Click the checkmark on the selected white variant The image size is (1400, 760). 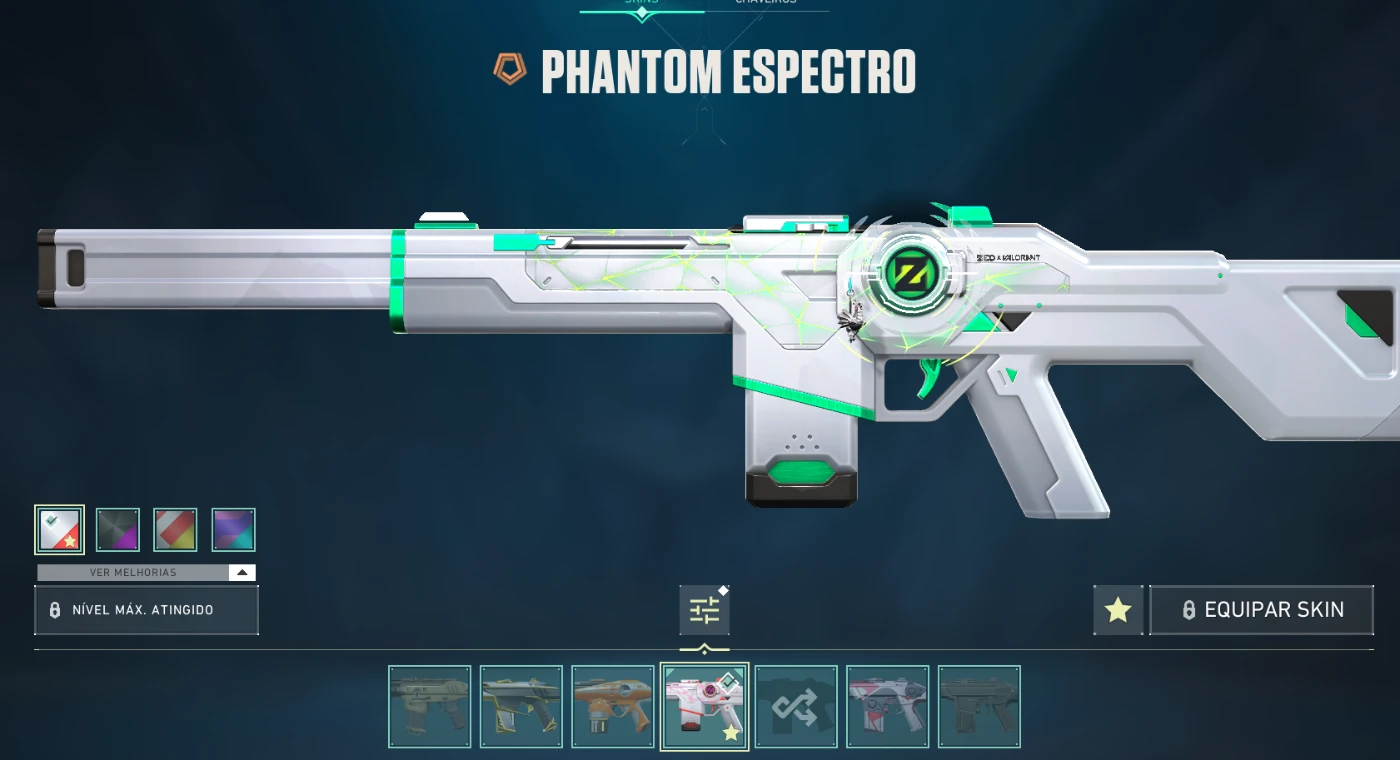click(52, 520)
